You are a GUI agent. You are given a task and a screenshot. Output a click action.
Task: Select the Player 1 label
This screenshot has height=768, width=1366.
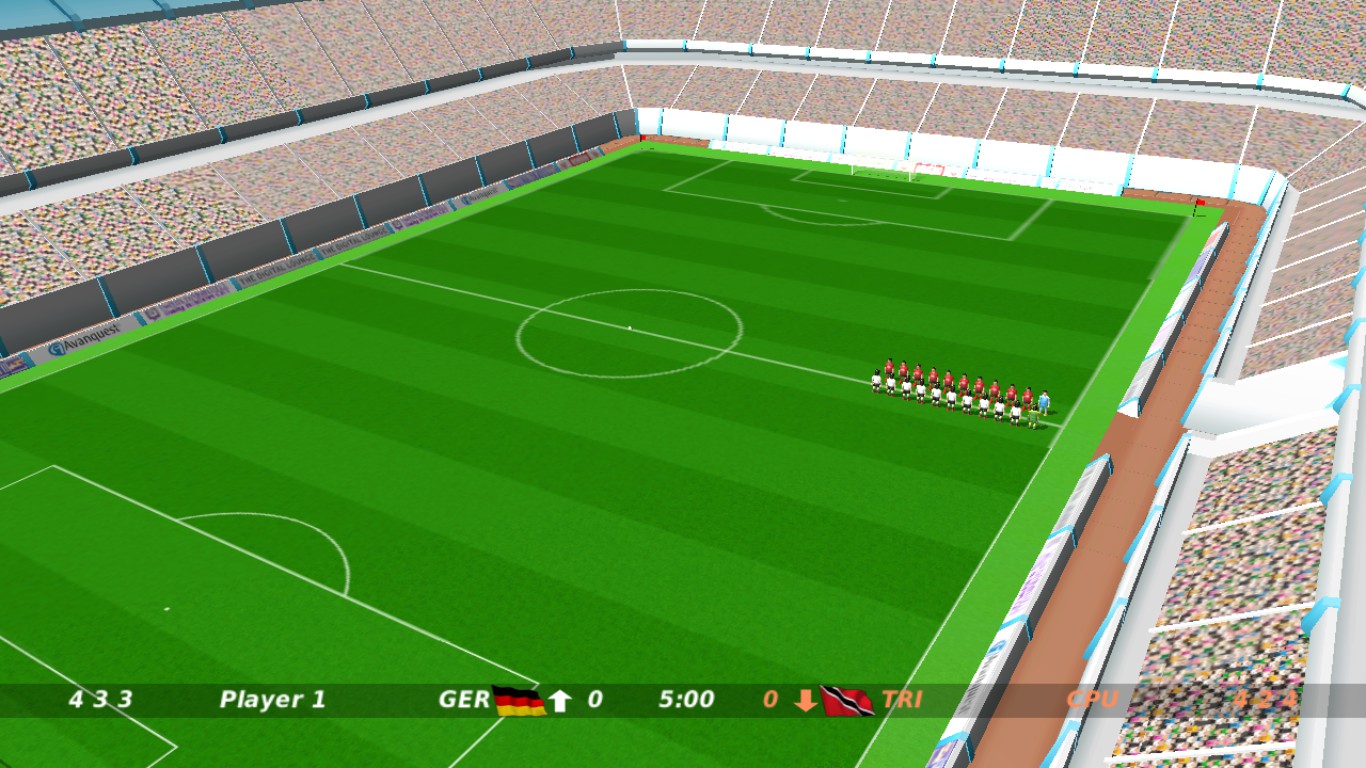(x=272, y=700)
